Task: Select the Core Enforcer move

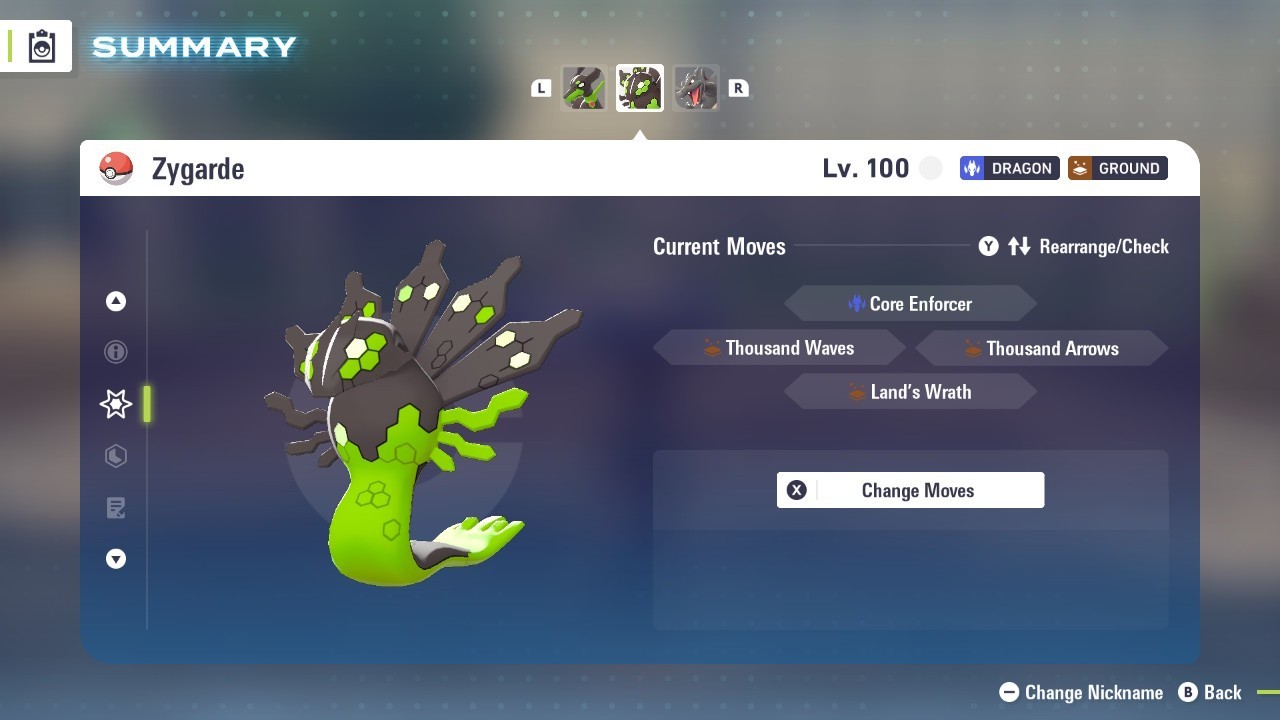Action: click(x=910, y=304)
